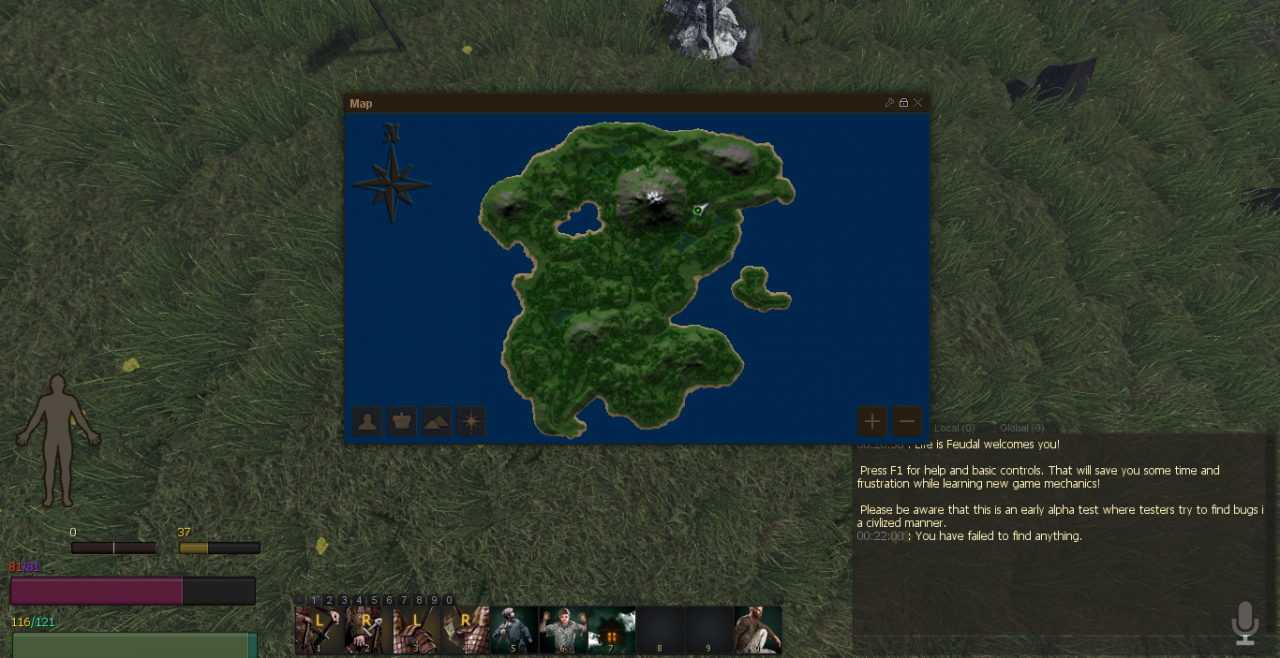Click the Map window pin icon

(x=889, y=103)
